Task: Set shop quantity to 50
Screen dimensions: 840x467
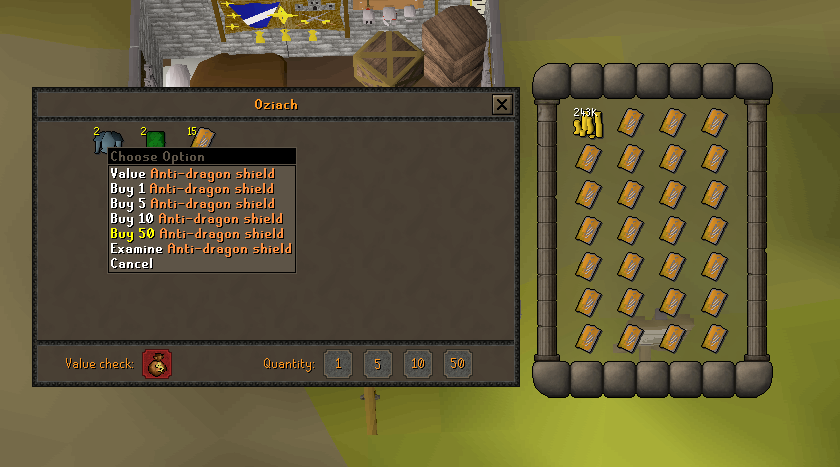Action: (x=457, y=364)
